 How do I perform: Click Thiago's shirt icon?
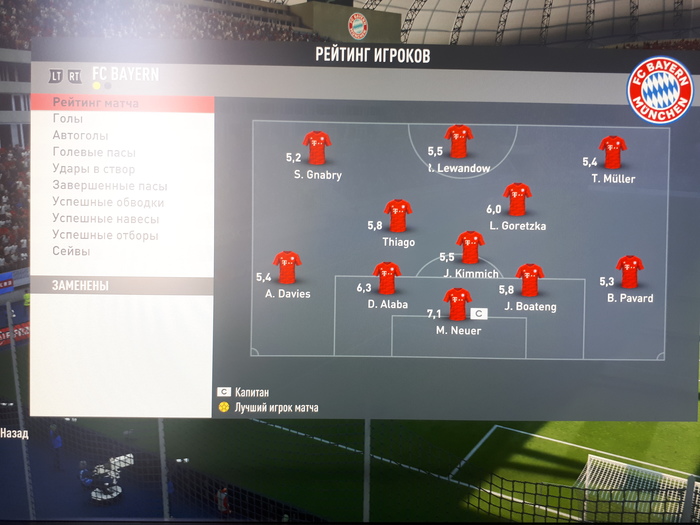click(398, 216)
